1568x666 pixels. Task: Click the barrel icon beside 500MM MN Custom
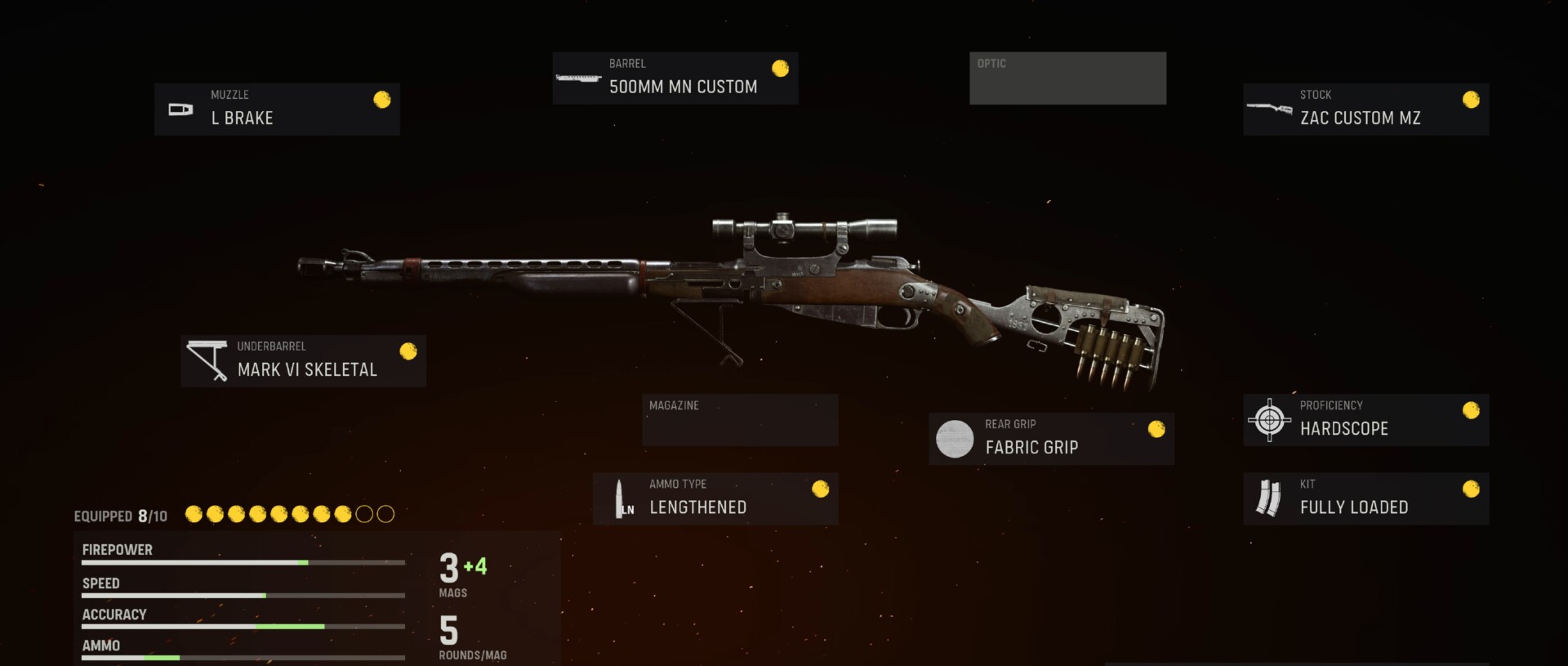pyautogui.click(x=579, y=78)
